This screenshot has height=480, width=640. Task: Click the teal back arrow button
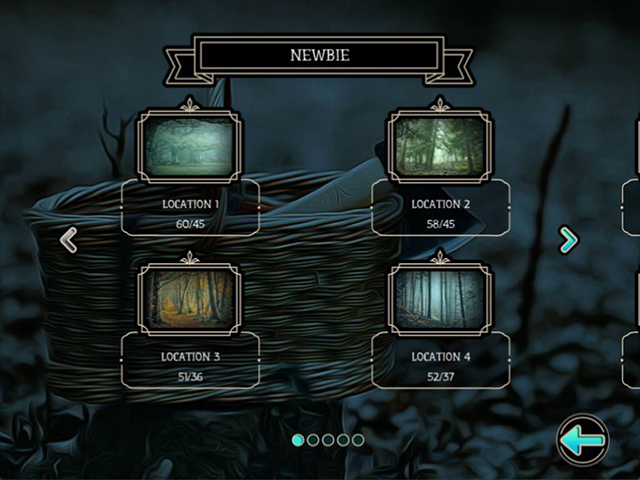[x=582, y=440]
